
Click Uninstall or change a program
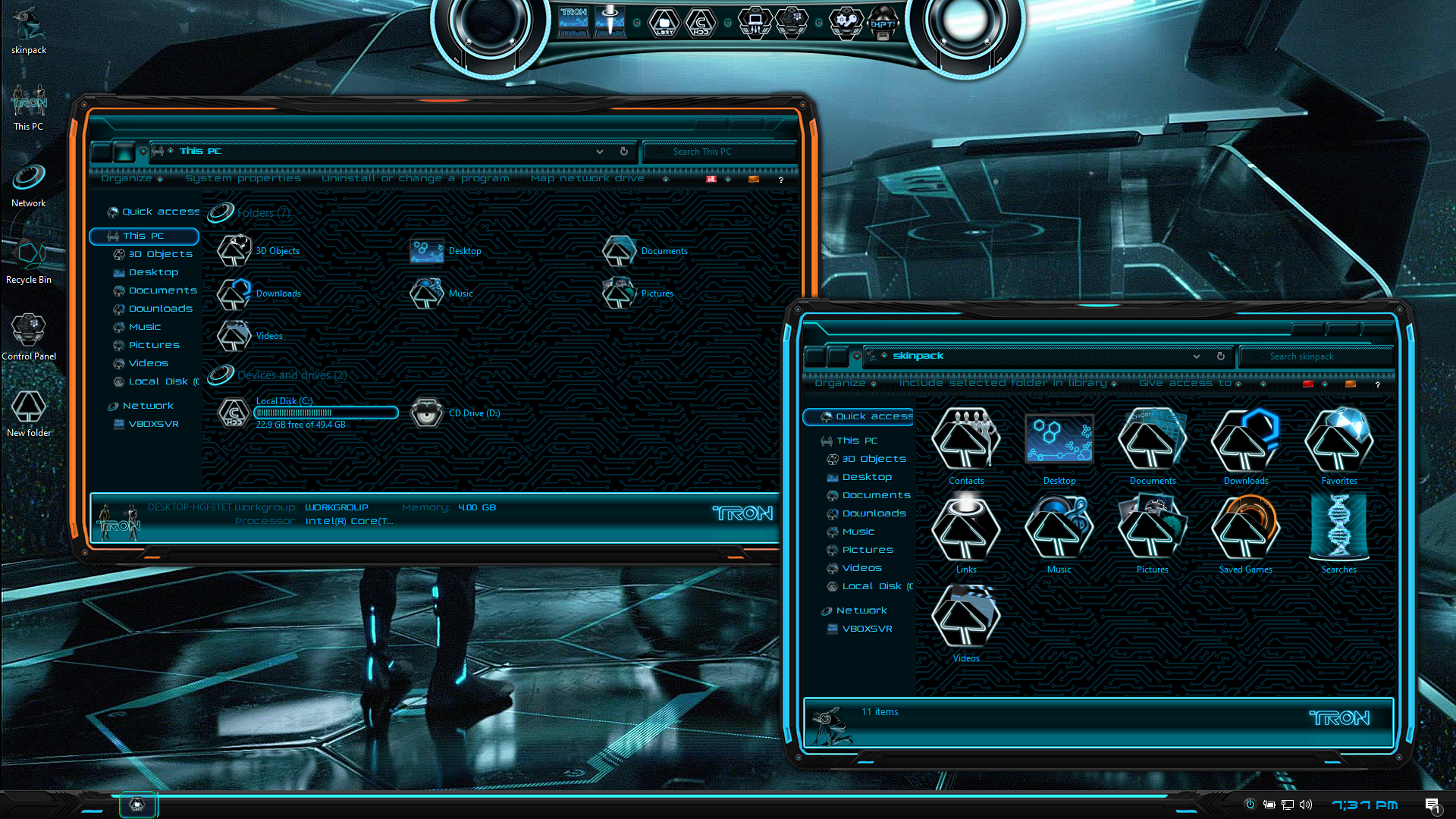click(415, 178)
